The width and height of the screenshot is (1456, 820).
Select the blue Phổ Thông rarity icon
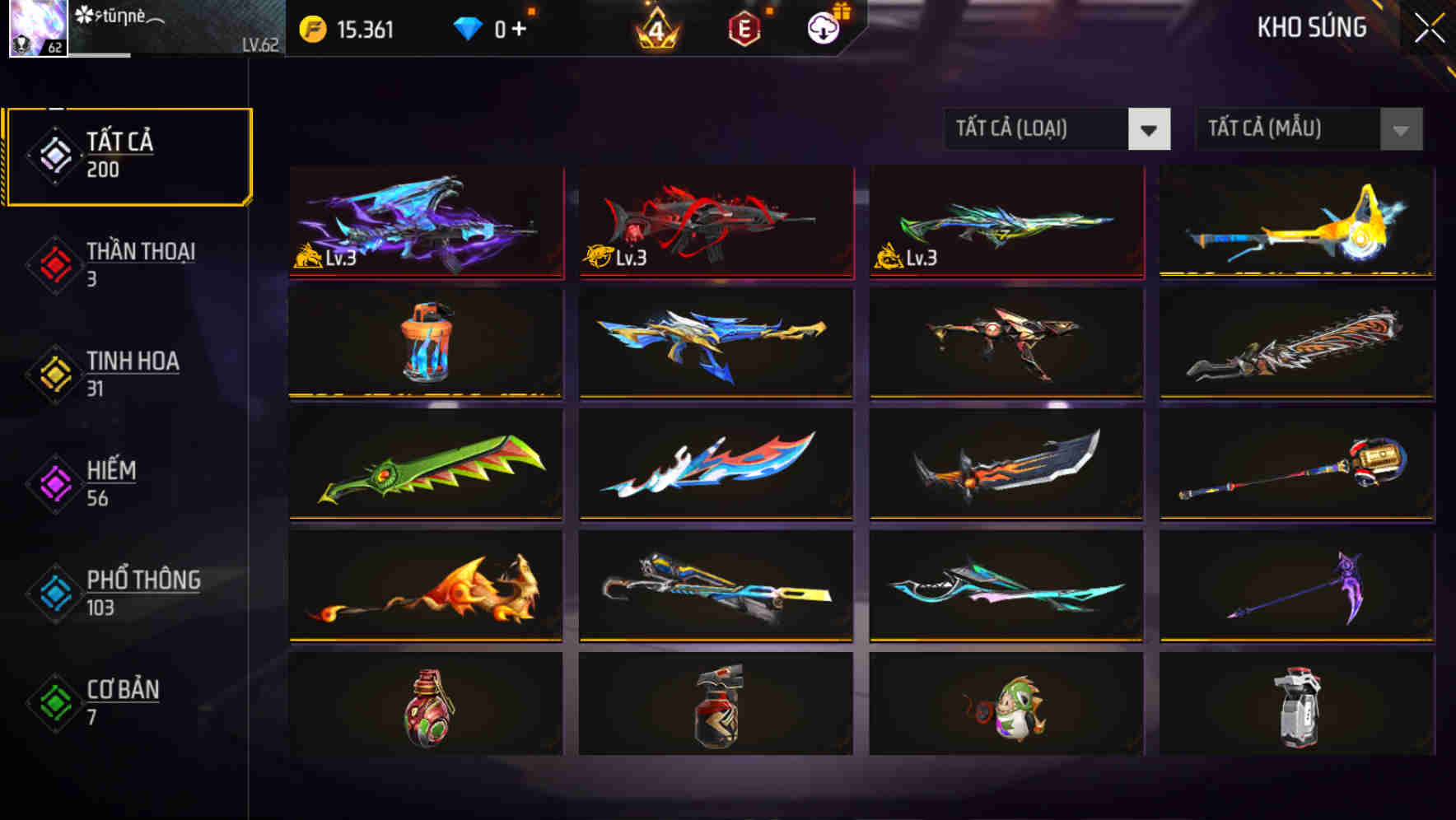(x=54, y=592)
